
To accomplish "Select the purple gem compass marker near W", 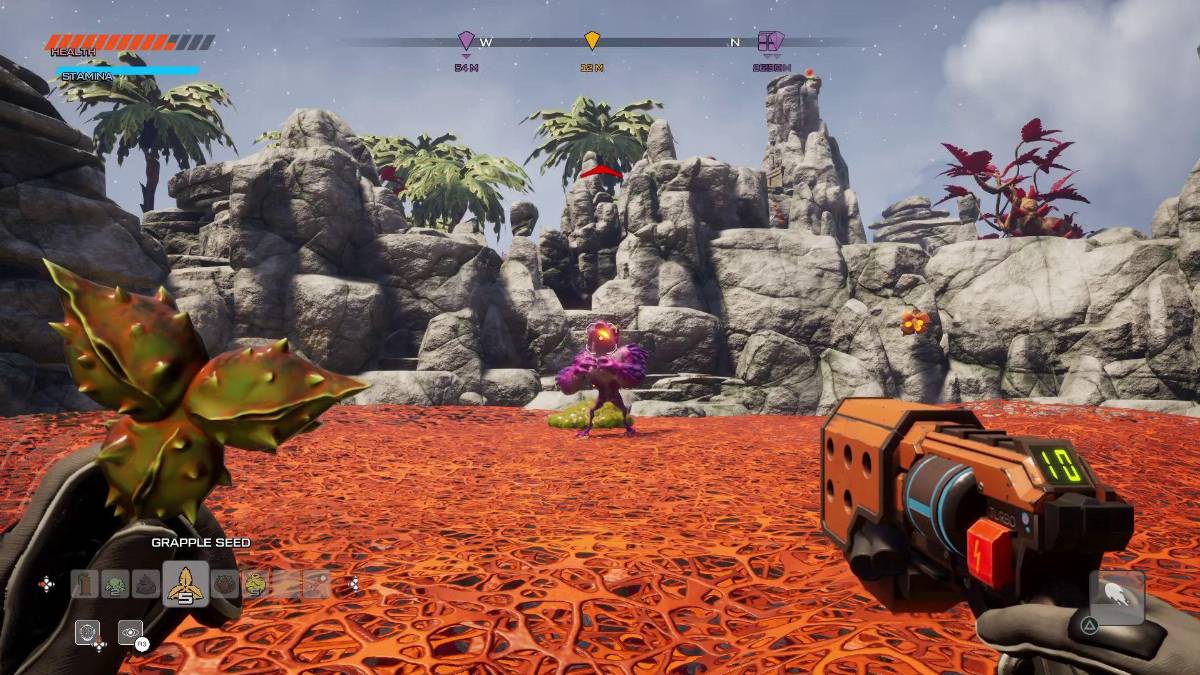I will (x=466, y=41).
